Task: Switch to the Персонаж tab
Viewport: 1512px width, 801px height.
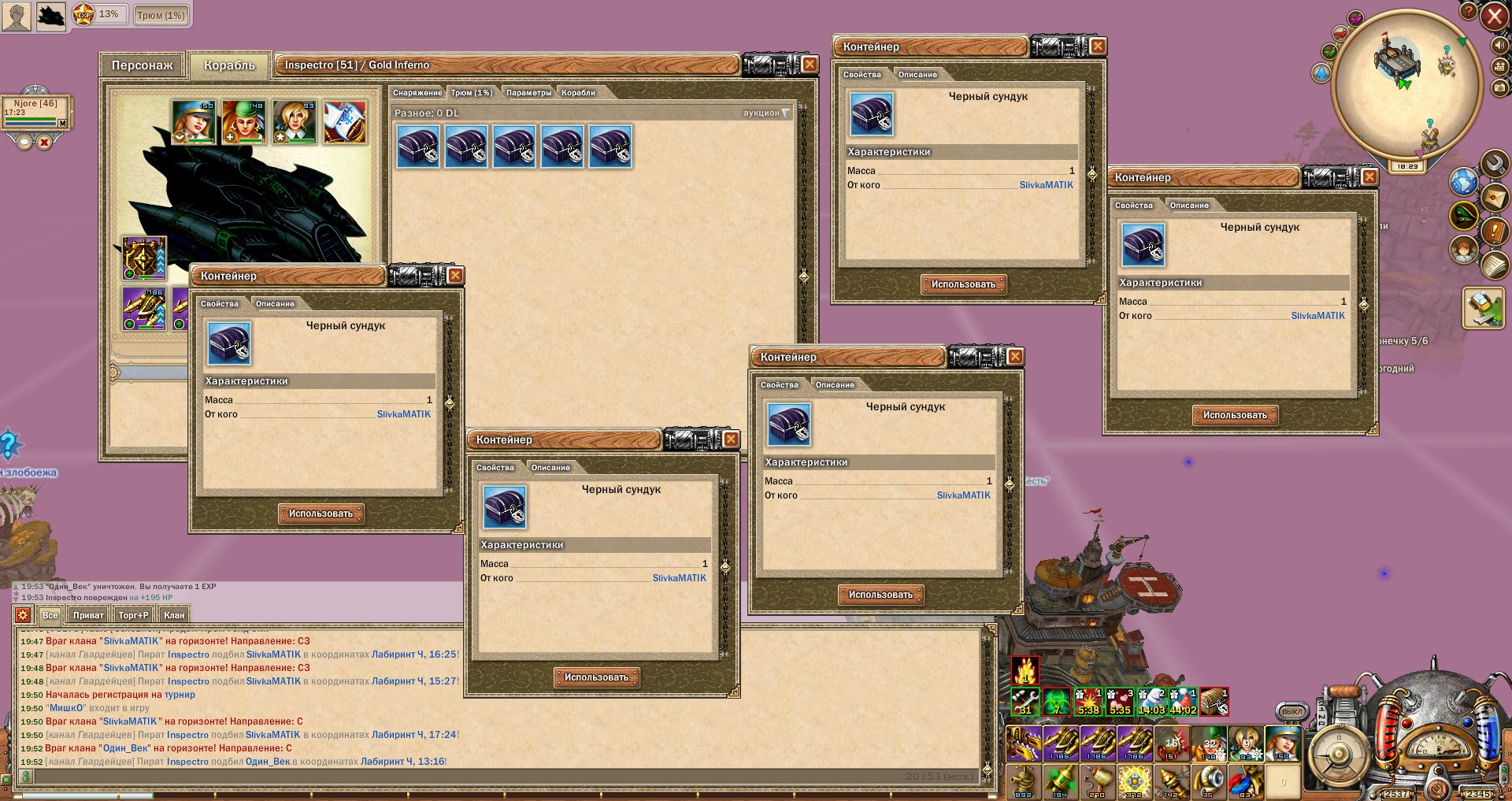Action: (142, 65)
